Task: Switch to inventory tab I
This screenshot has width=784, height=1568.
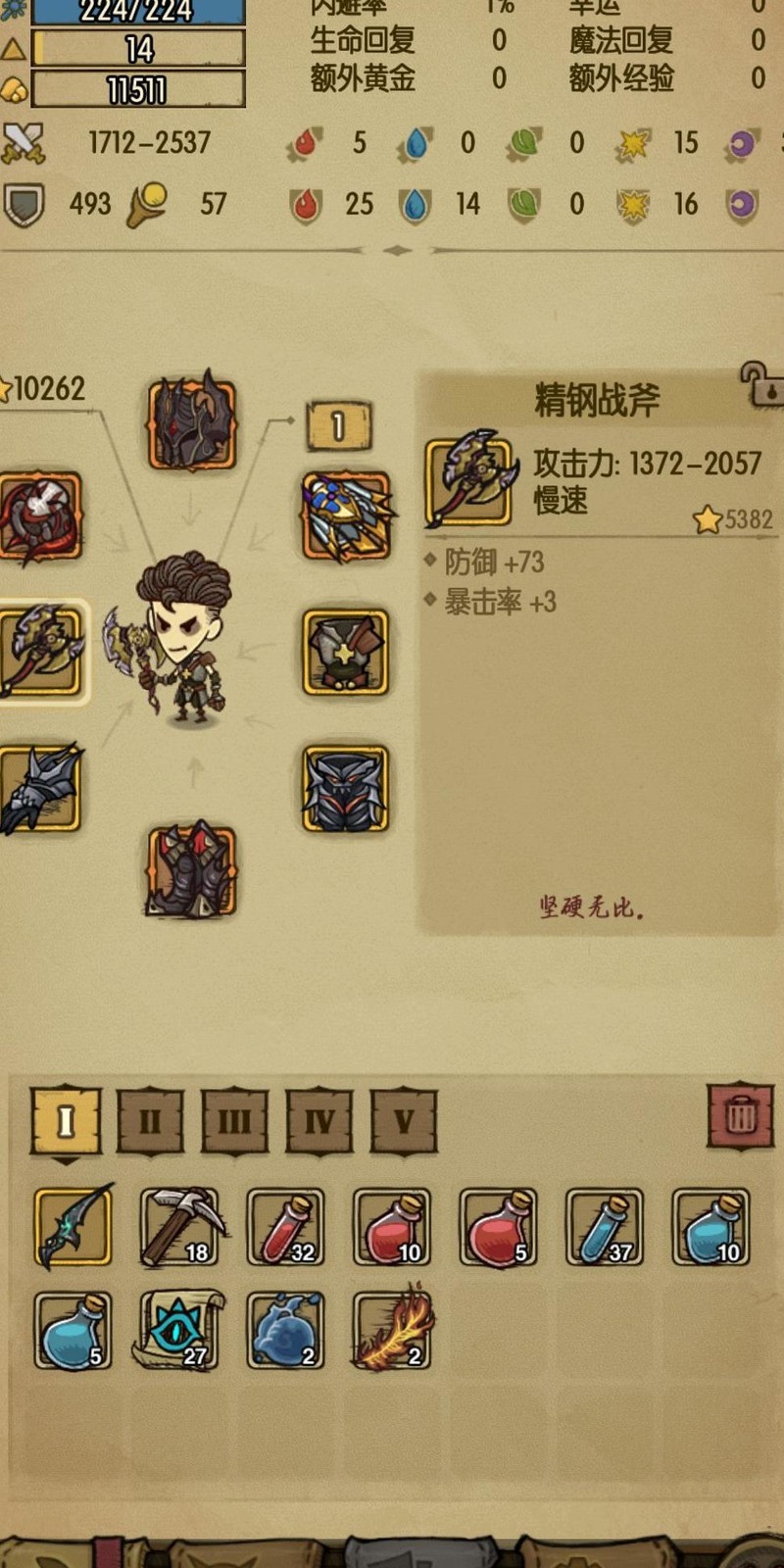Action: 66,1120
